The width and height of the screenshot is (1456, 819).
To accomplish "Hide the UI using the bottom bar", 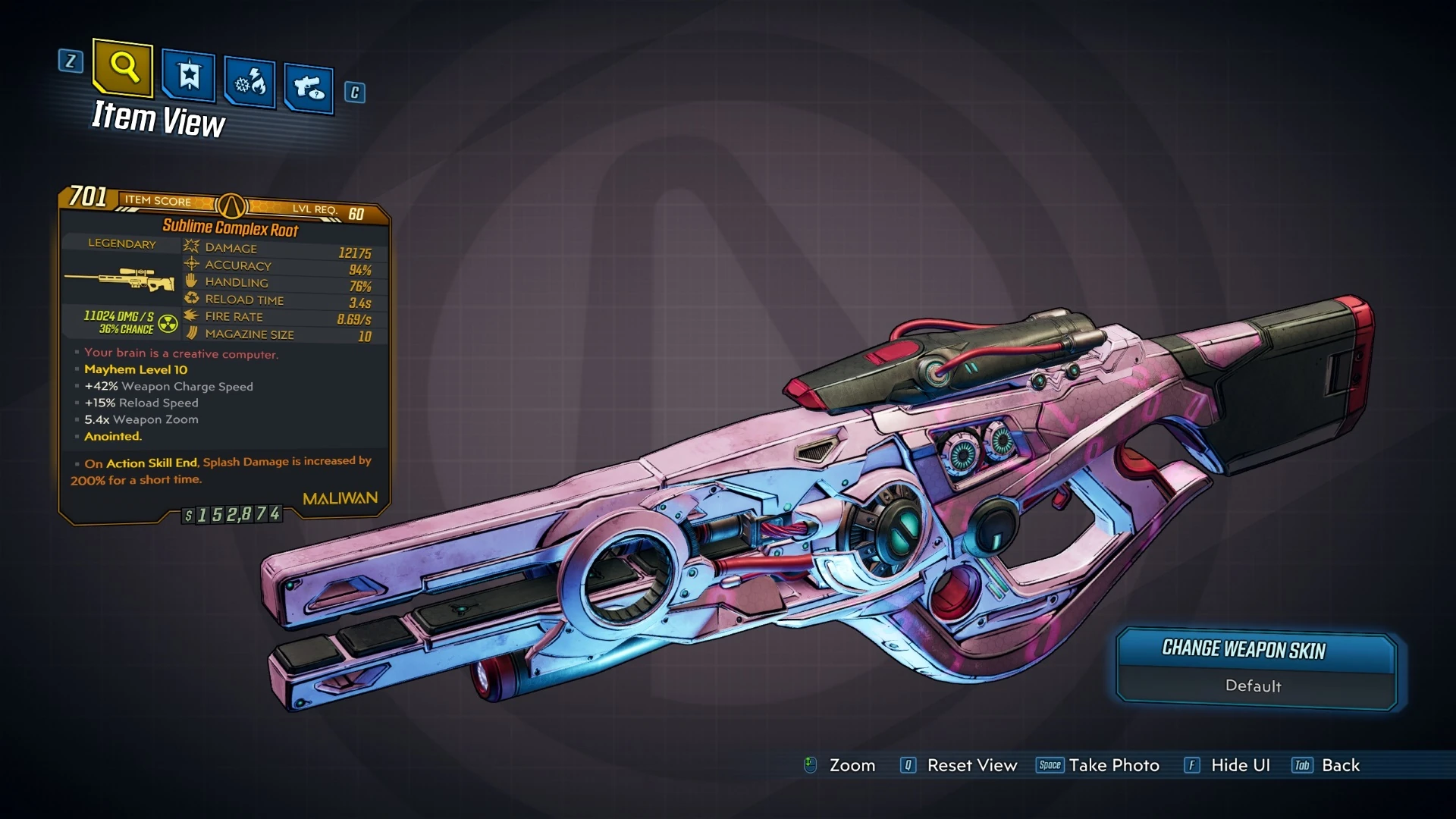I will click(x=1240, y=766).
